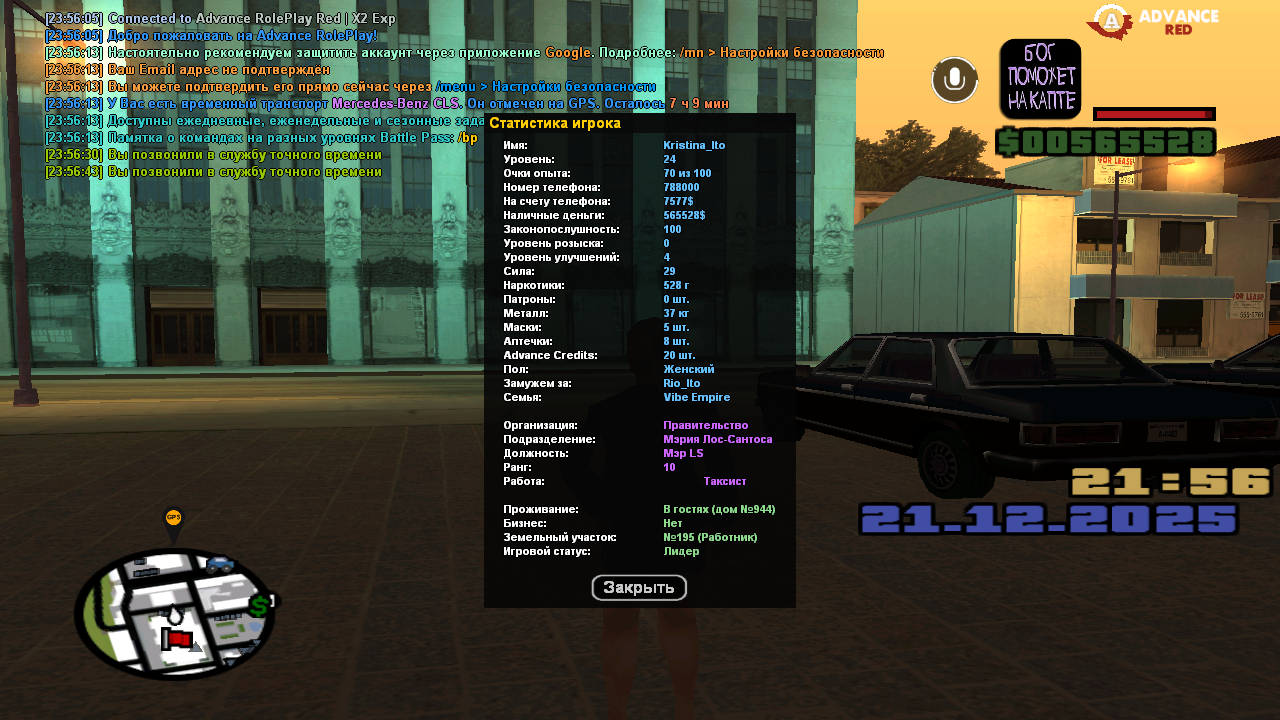Close the player statistics dialog

point(639,588)
